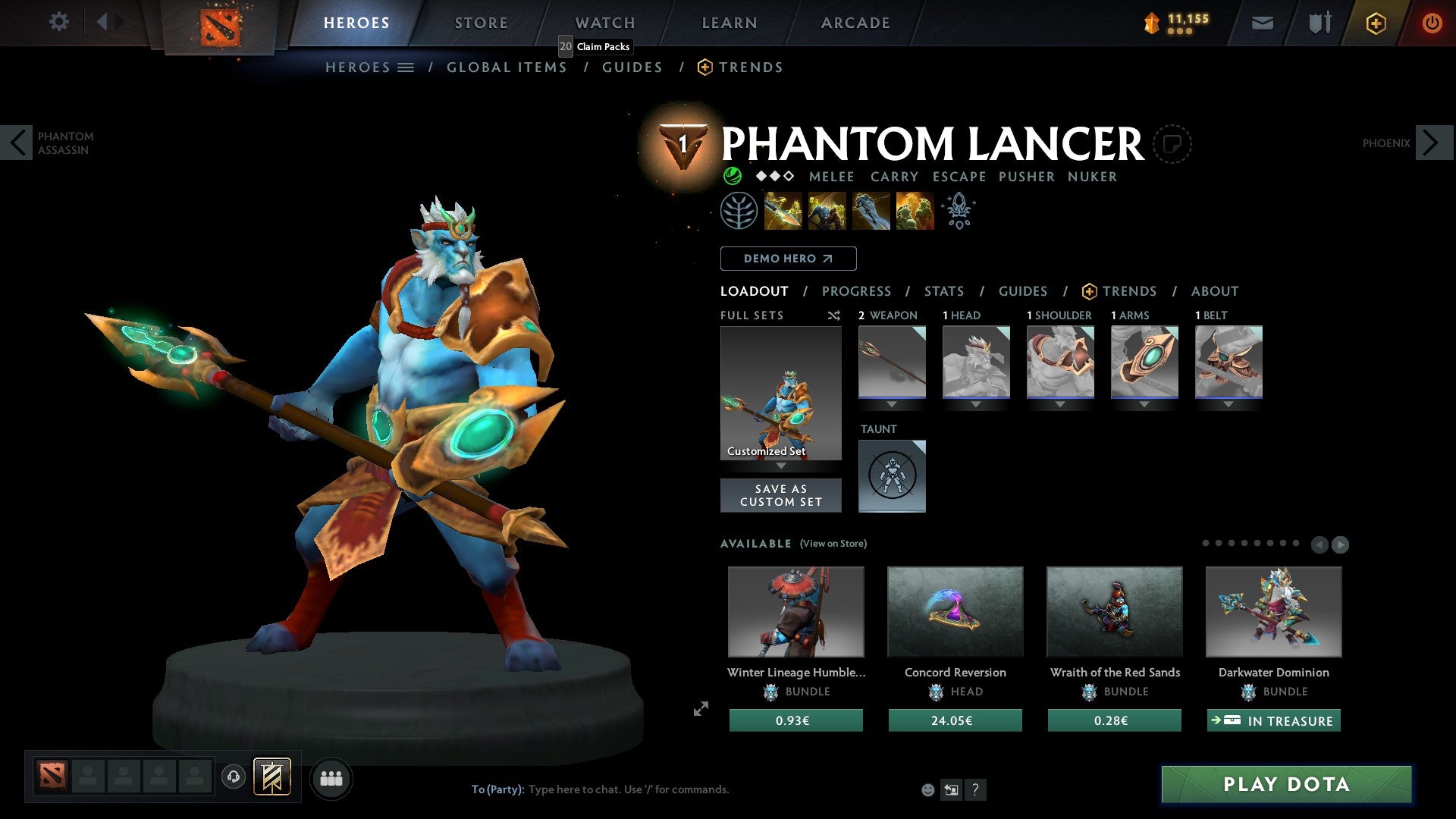Open Phantom Lancer's talent tree icon
Screen dimensions: 1456x819
[739, 210]
